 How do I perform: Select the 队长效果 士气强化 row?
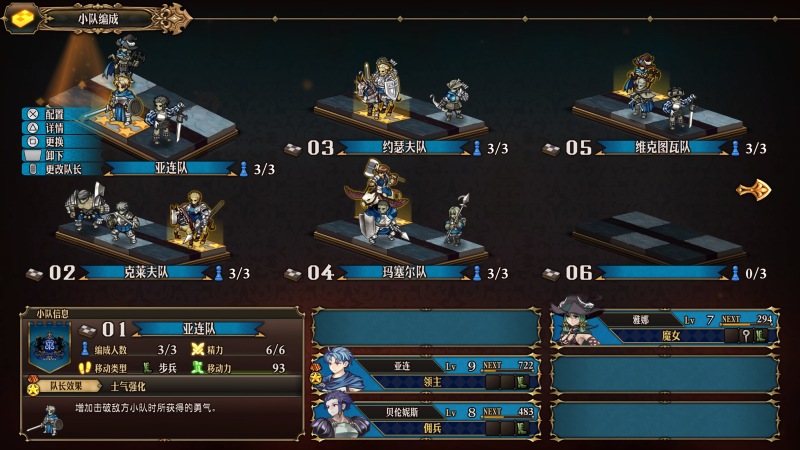click(160, 385)
